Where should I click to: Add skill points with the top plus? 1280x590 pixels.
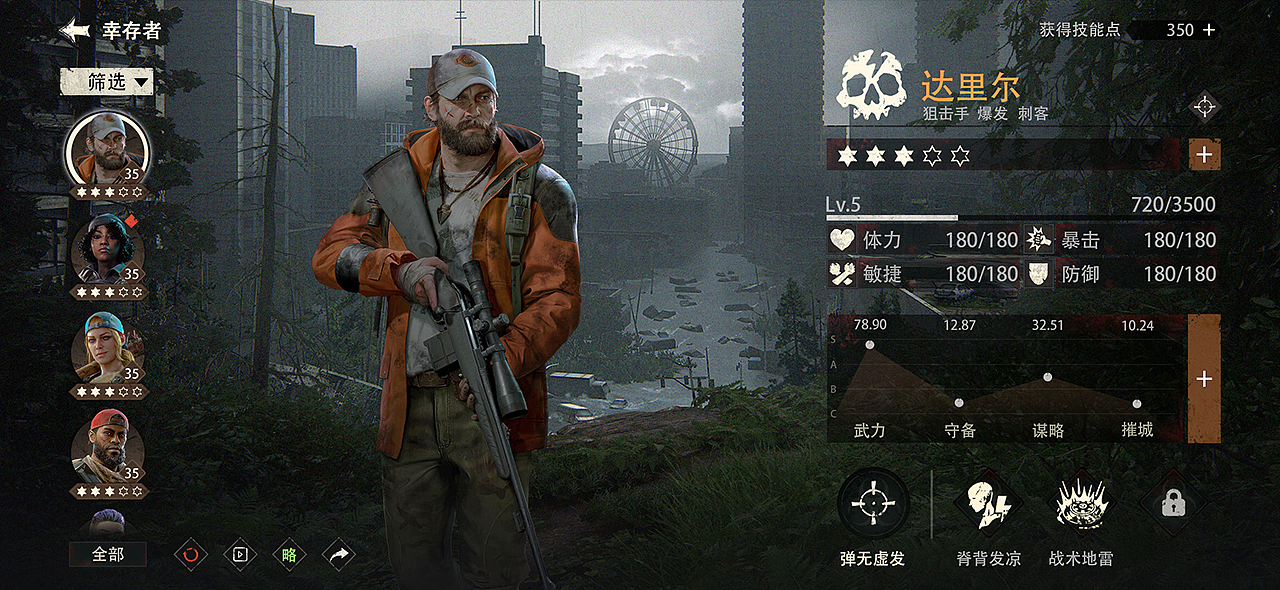click(x=1209, y=30)
